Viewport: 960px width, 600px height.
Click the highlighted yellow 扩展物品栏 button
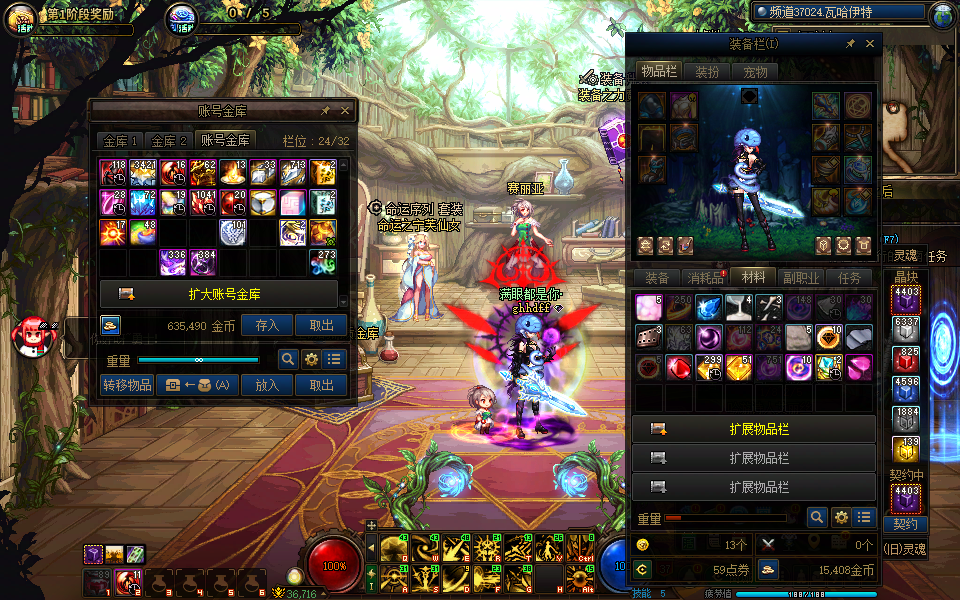coord(754,429)
